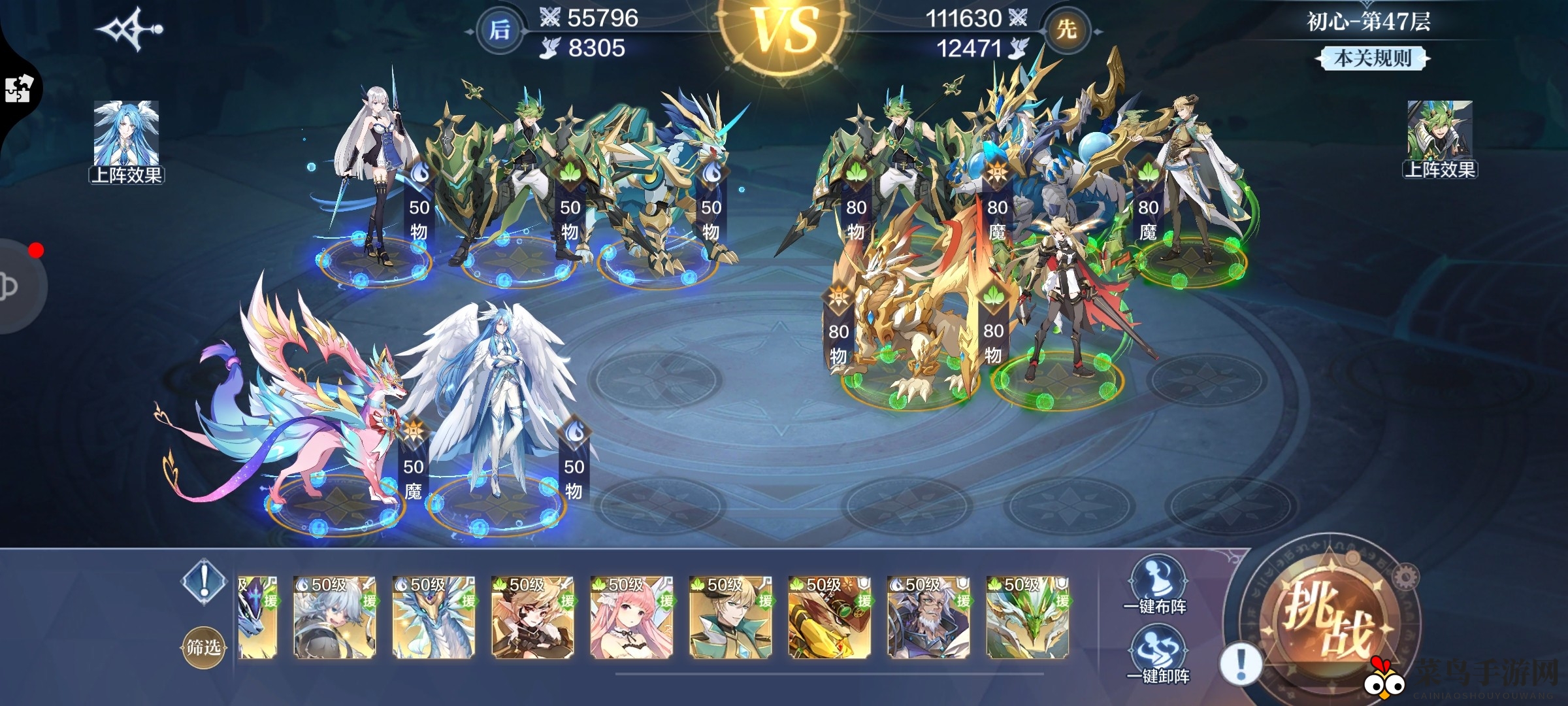This screenshot has width=1568, height=706.
Task: Pick the green dragon hero card
Action: (x=1028, y=617)
